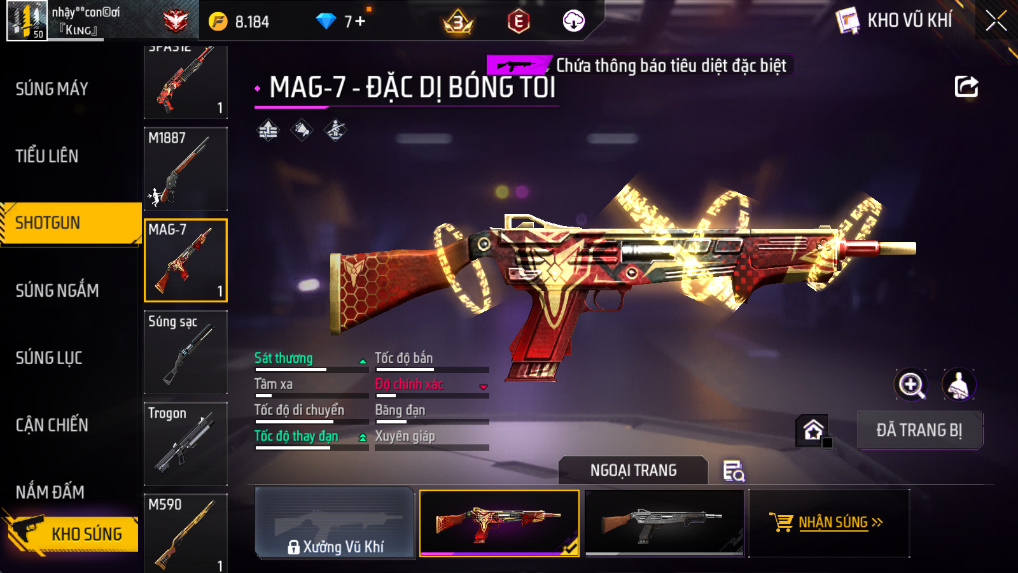Open the CẬN CHIẾN category
This screenshot has height=573, width=1018.
pos(52,425)
